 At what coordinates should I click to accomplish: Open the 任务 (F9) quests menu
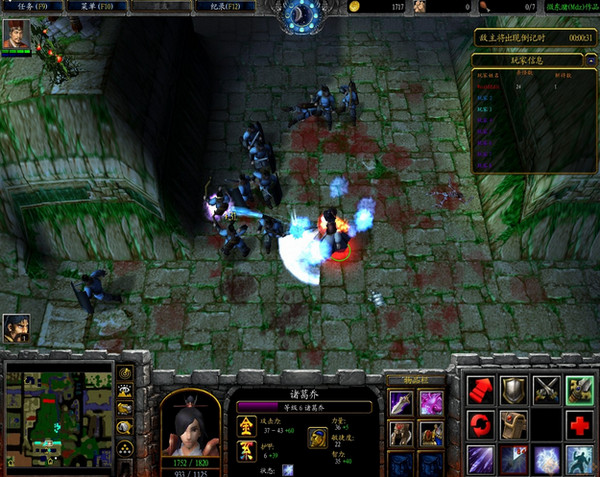click(30, 7)
